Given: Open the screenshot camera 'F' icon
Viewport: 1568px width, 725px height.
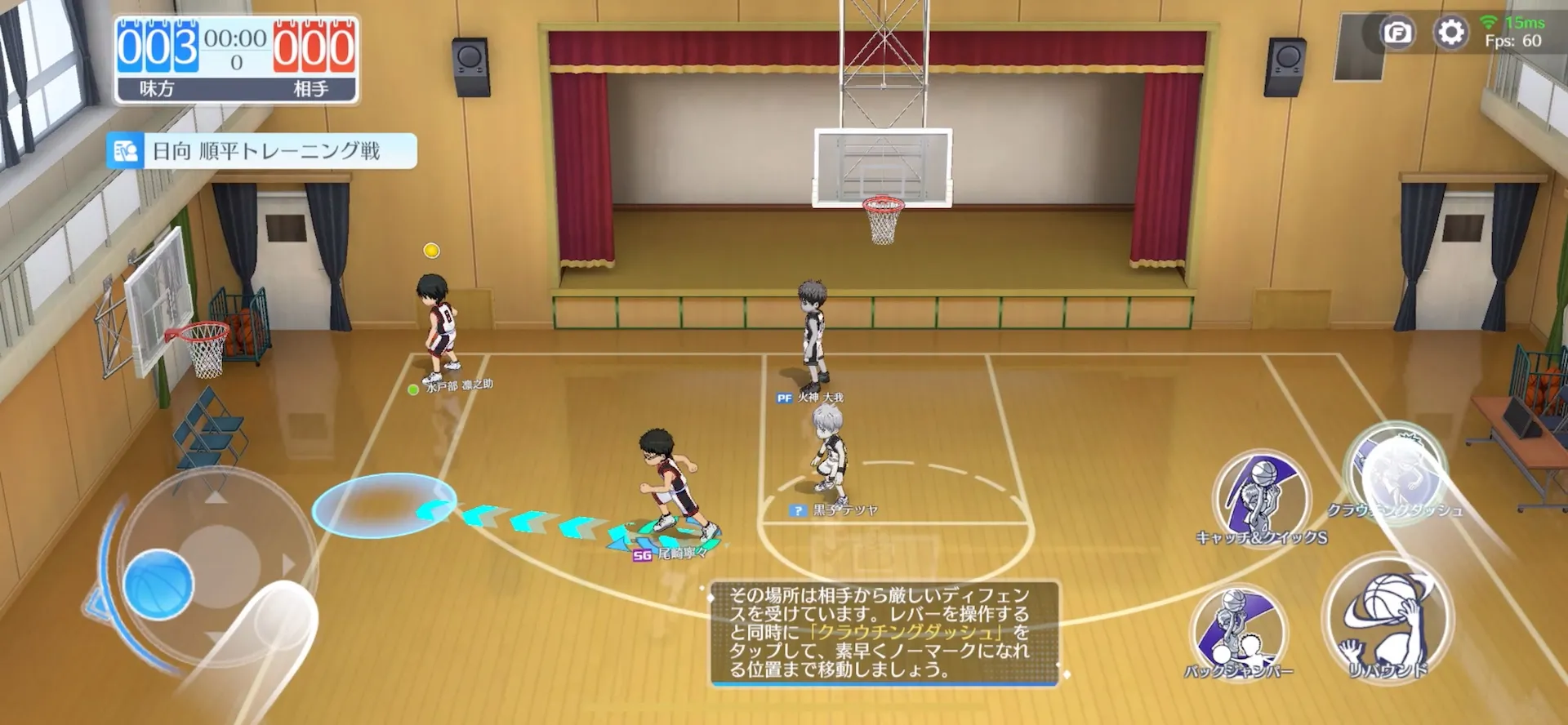Looking at the screenshot, I should coord(1399,33).
